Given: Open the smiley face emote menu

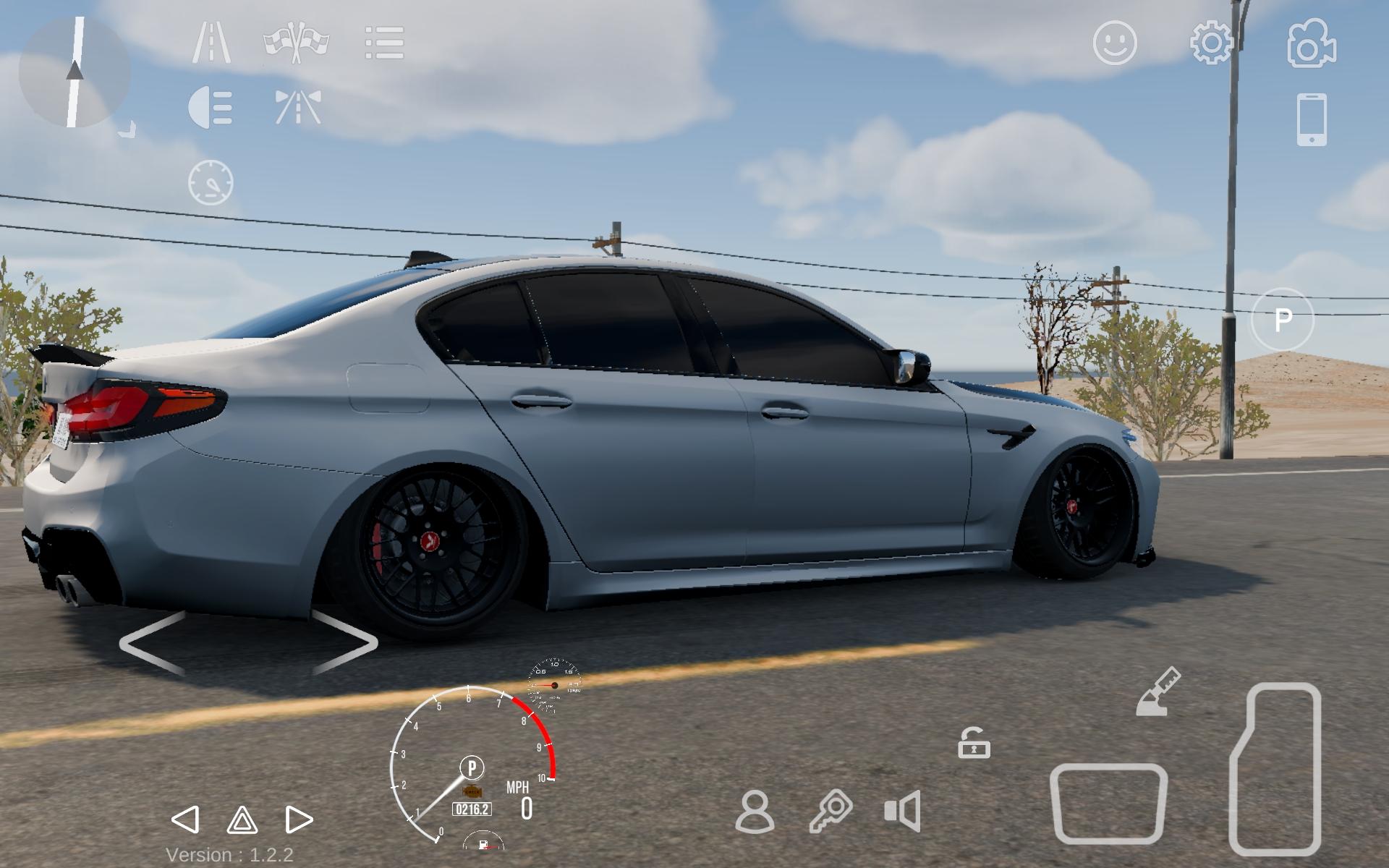Looking at the screenshot, I should click(x=1115, y=43).
